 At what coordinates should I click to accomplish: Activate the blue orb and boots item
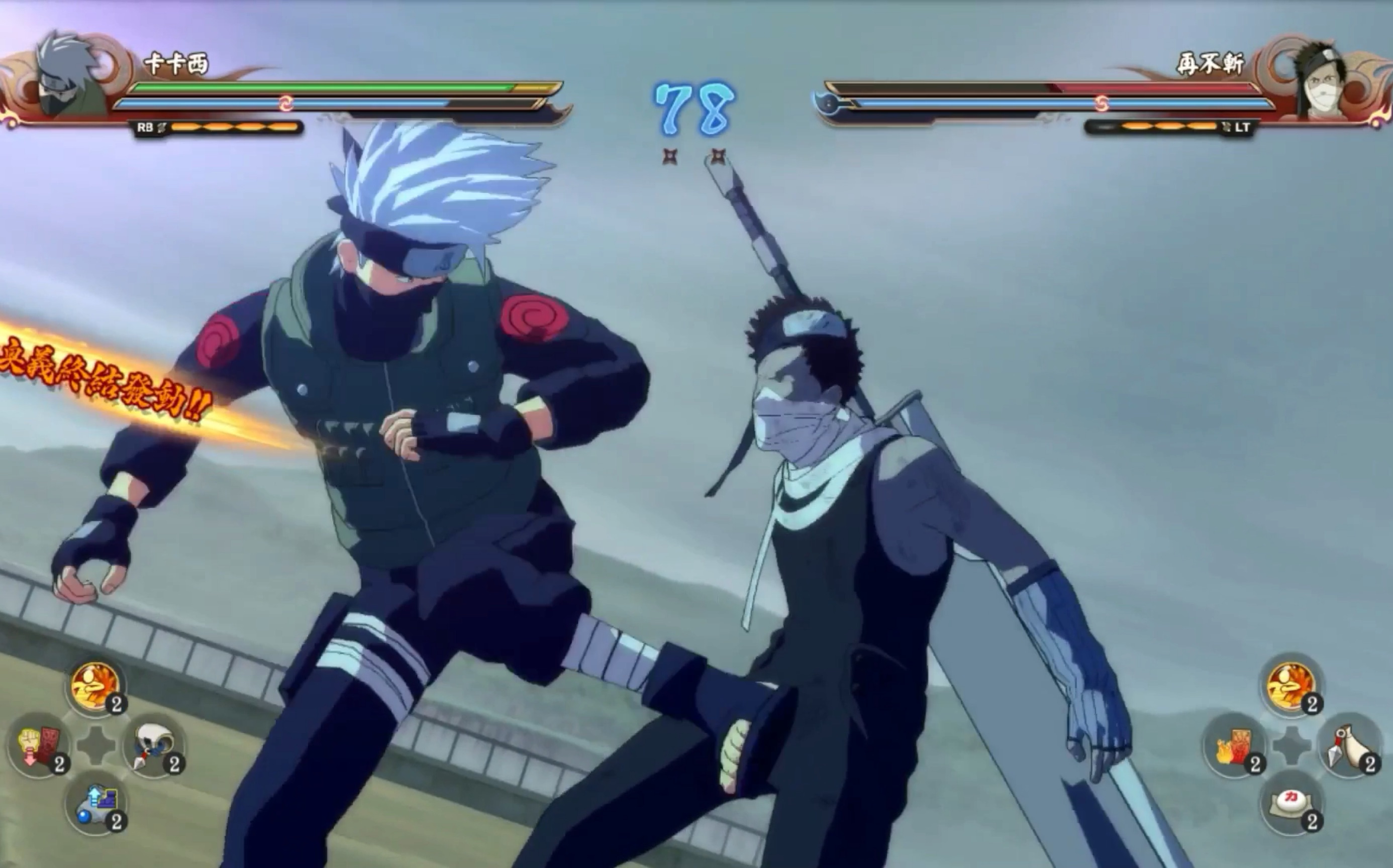96,803
